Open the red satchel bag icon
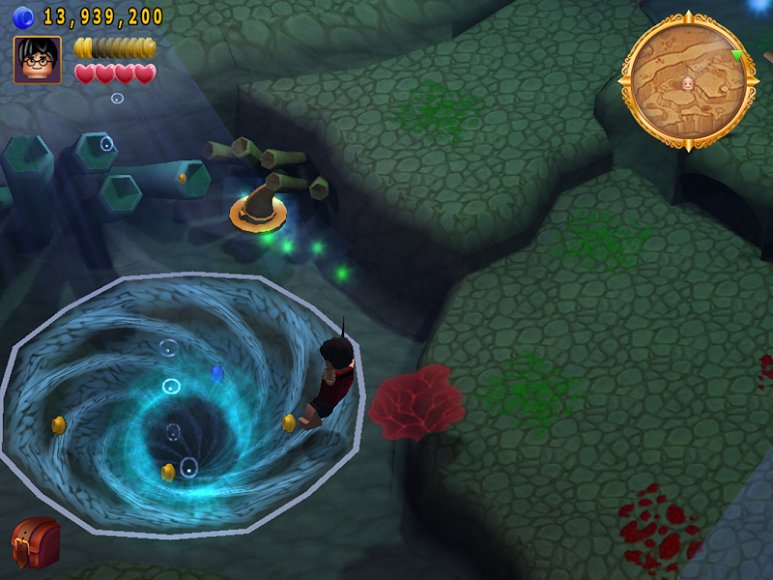The height and width of the screenshot is (580, 773). pos(35,542)
